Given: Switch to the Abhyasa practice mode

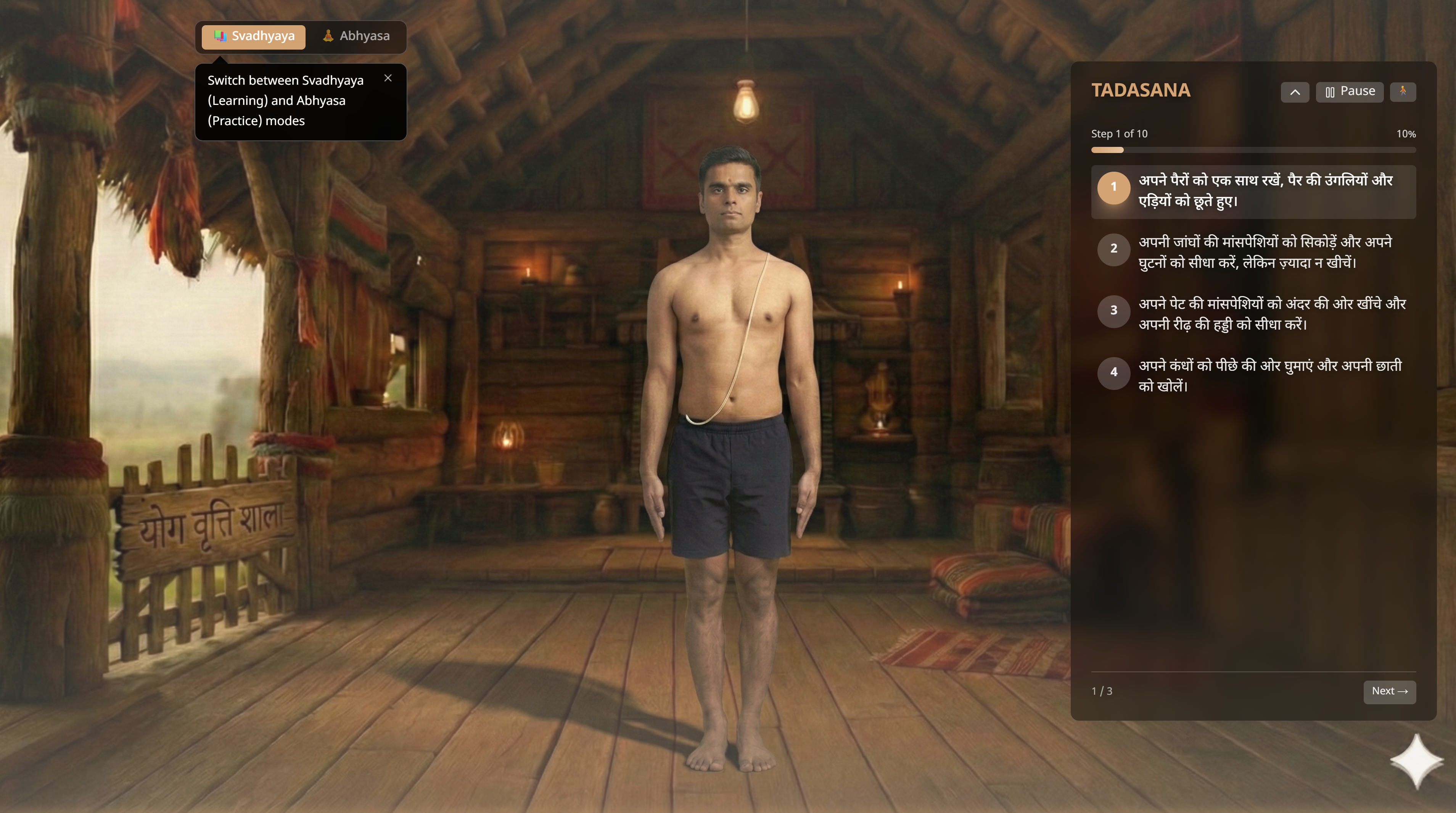Looking at the screenshot, I should tap(356, 37).
